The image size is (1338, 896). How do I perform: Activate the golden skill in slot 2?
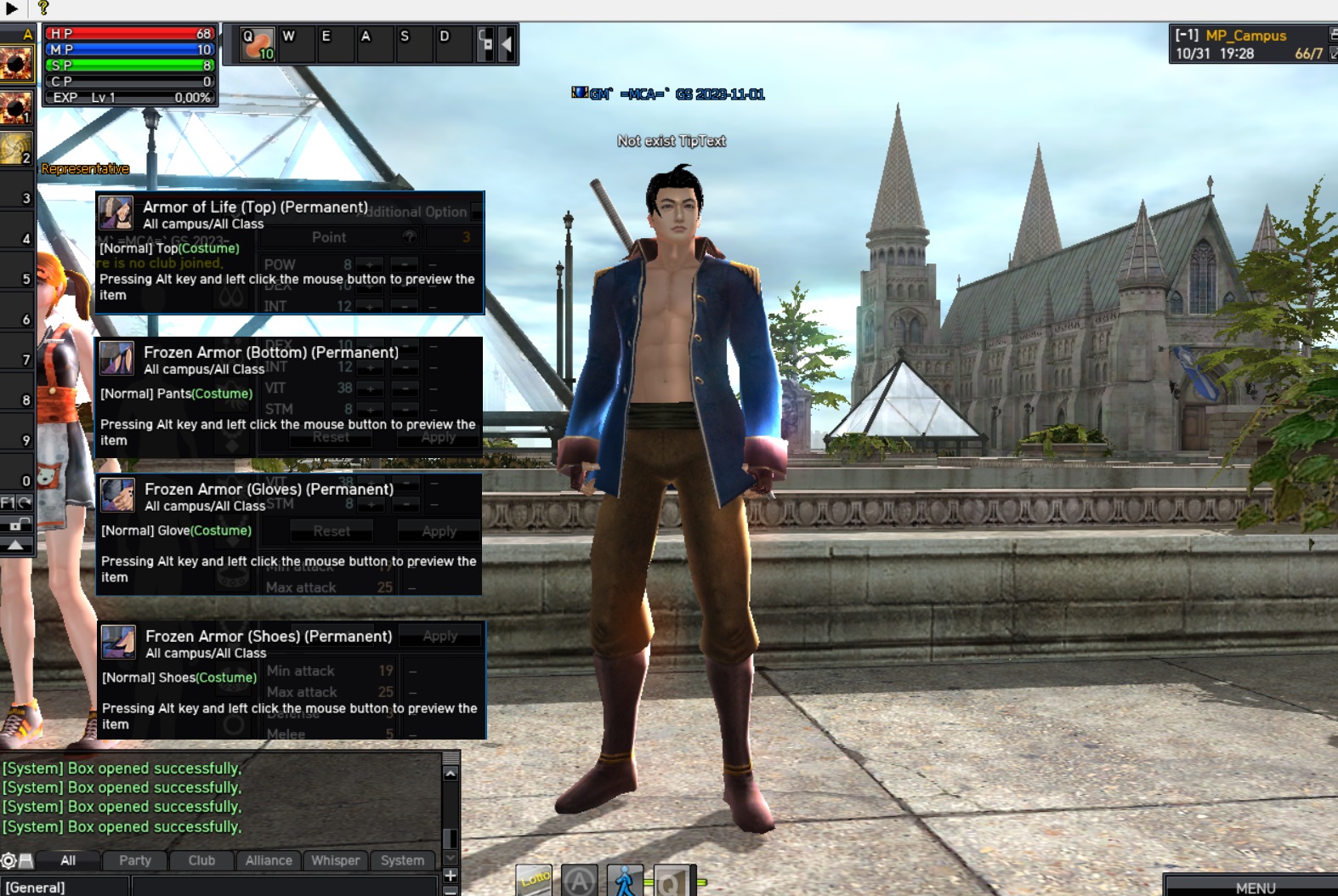tap(15, 148)
